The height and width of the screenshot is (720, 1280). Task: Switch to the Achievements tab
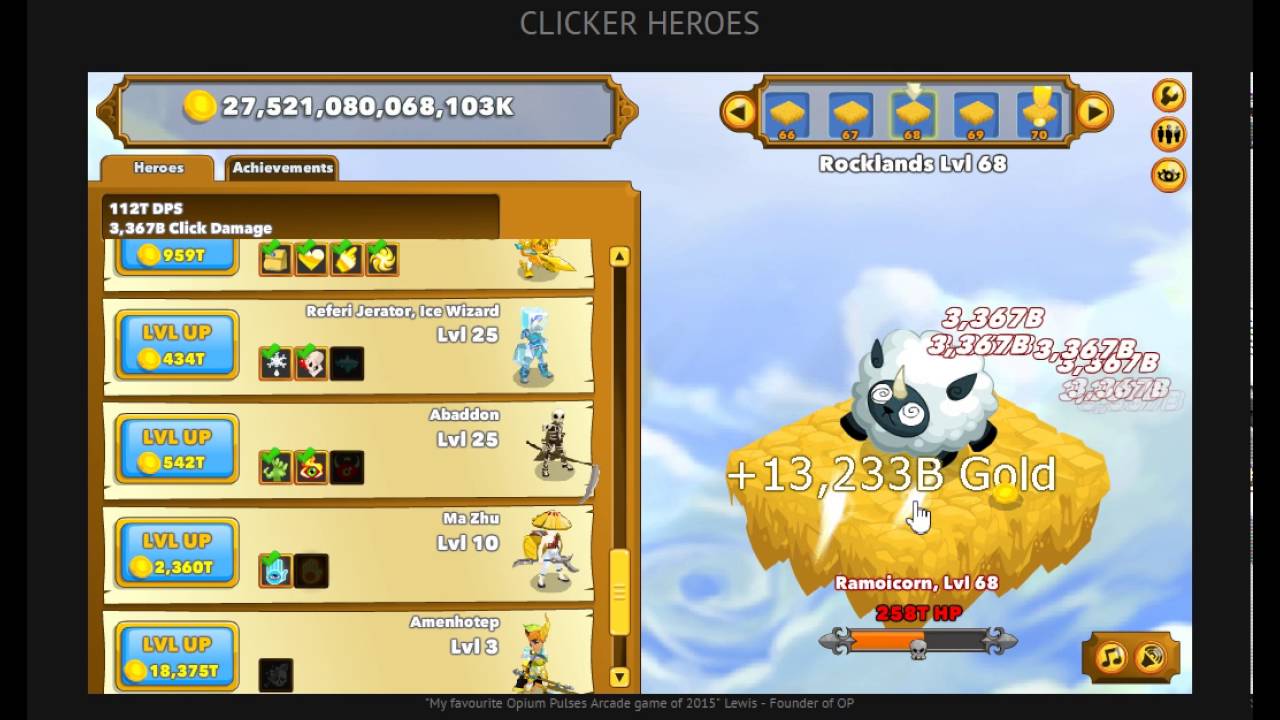pyautogui.click(x=282, y=168)
